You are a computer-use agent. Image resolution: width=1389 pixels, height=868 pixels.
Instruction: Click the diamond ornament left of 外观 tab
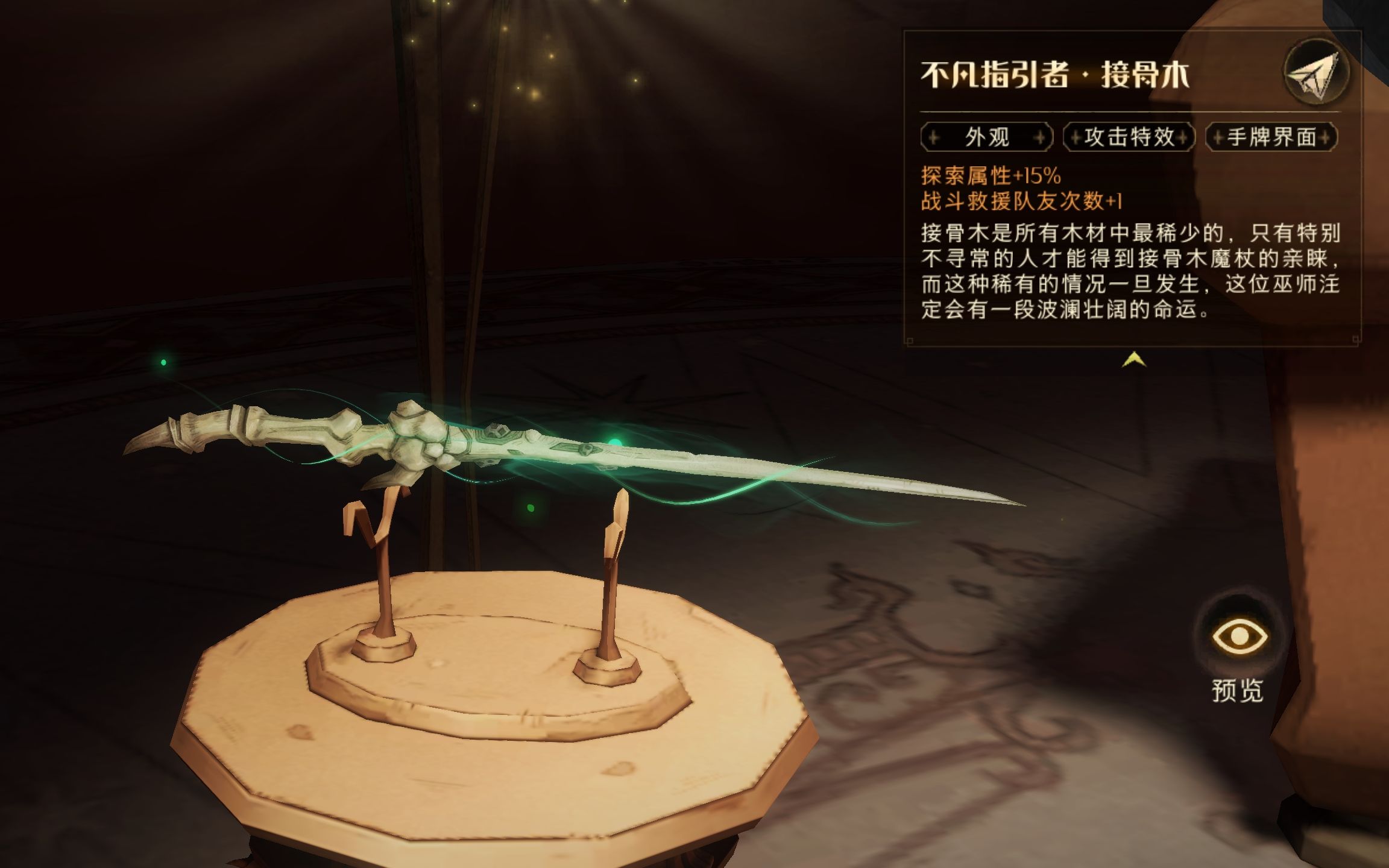click(x=934, y=137)
